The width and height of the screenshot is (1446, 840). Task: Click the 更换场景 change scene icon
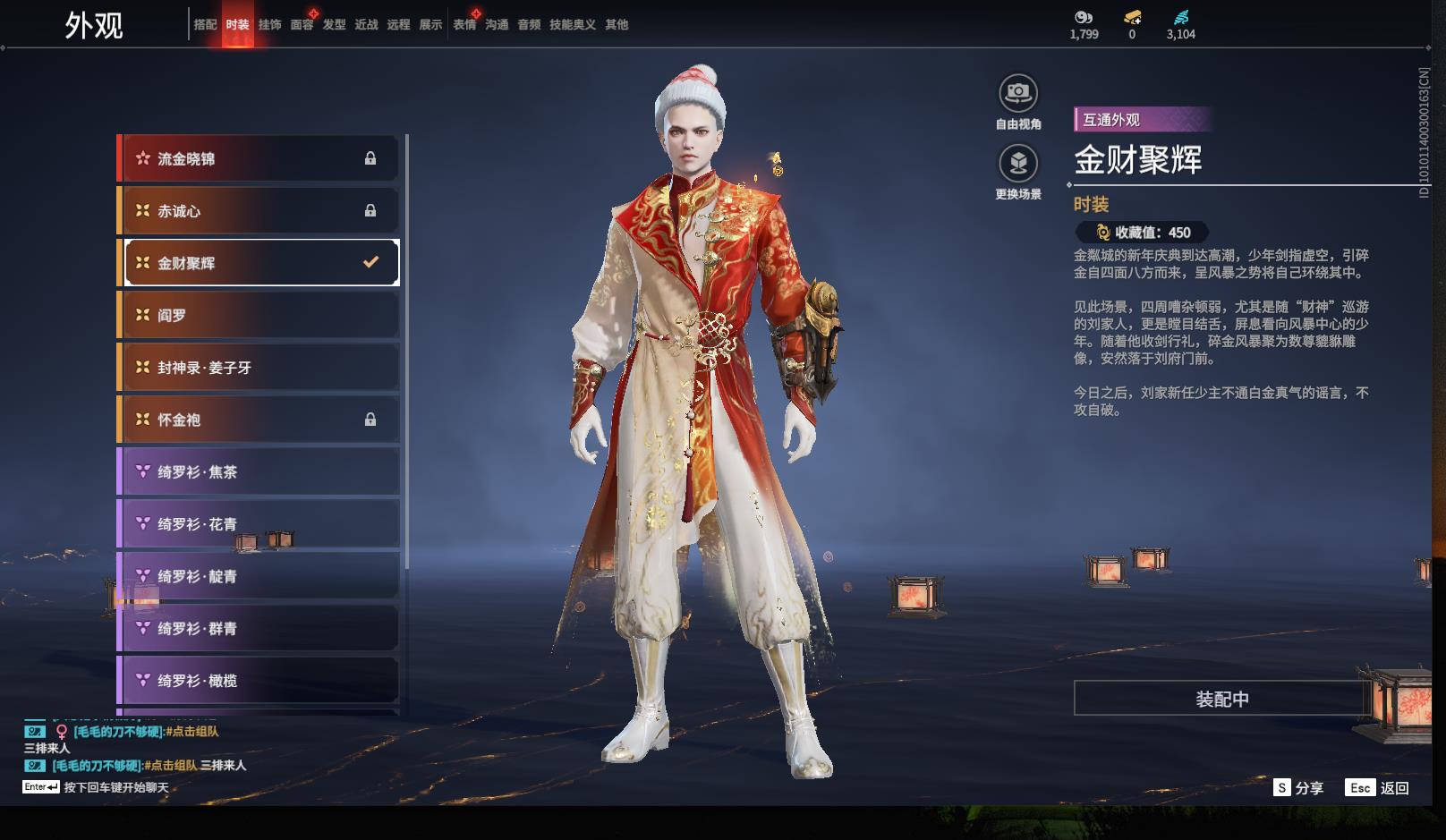(x=1018, y=164)
